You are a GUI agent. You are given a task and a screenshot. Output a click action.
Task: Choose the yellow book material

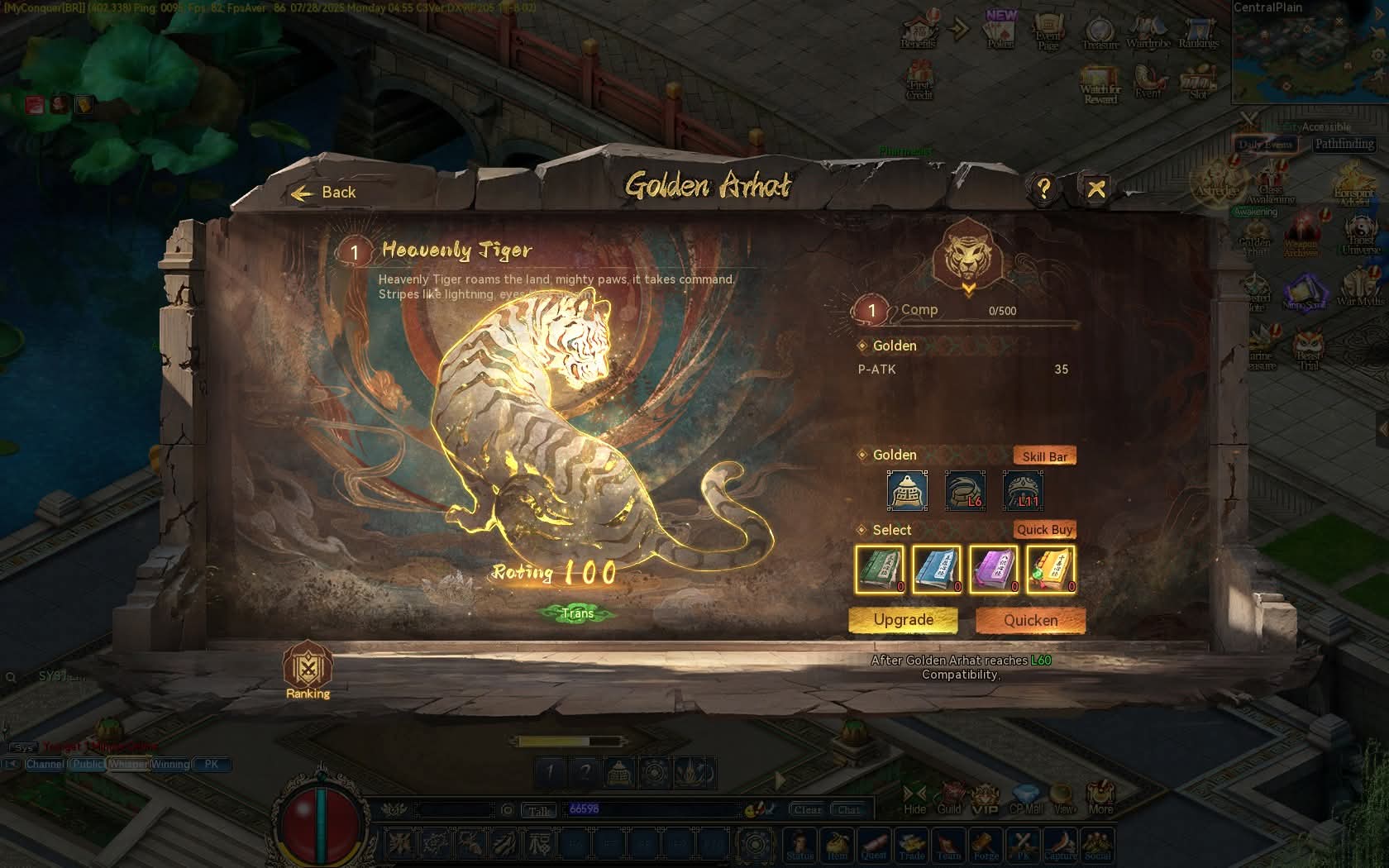pos(1051,570)
